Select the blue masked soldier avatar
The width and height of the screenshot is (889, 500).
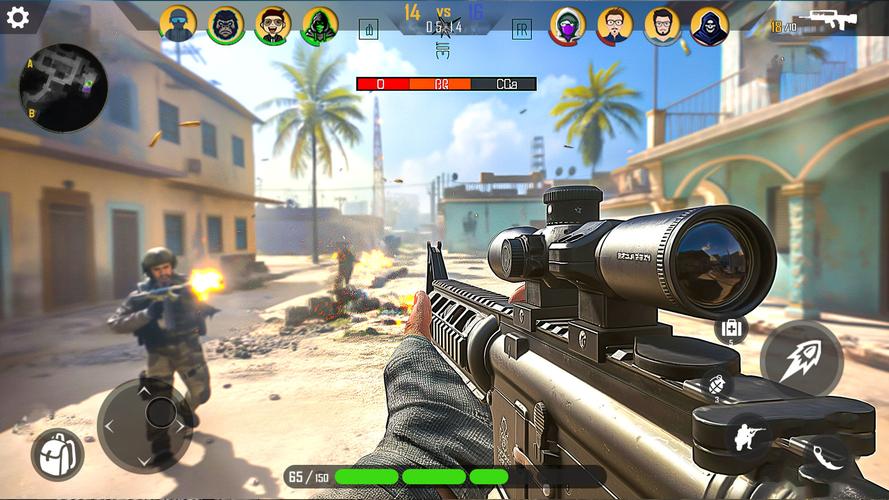(178, 26)
